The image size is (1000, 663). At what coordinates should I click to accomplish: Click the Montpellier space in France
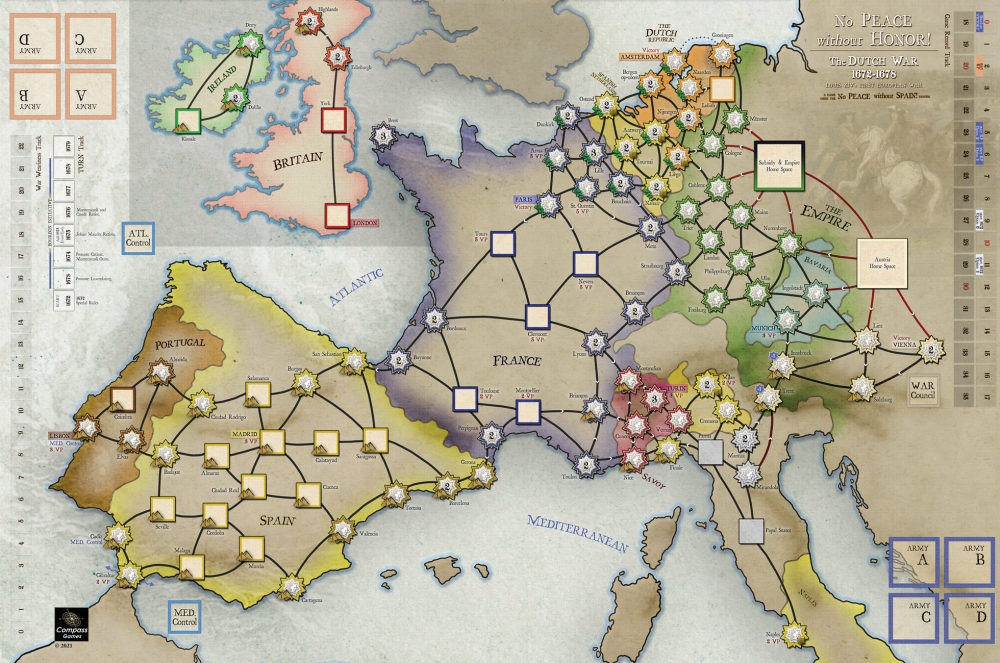tap(528, 410)
